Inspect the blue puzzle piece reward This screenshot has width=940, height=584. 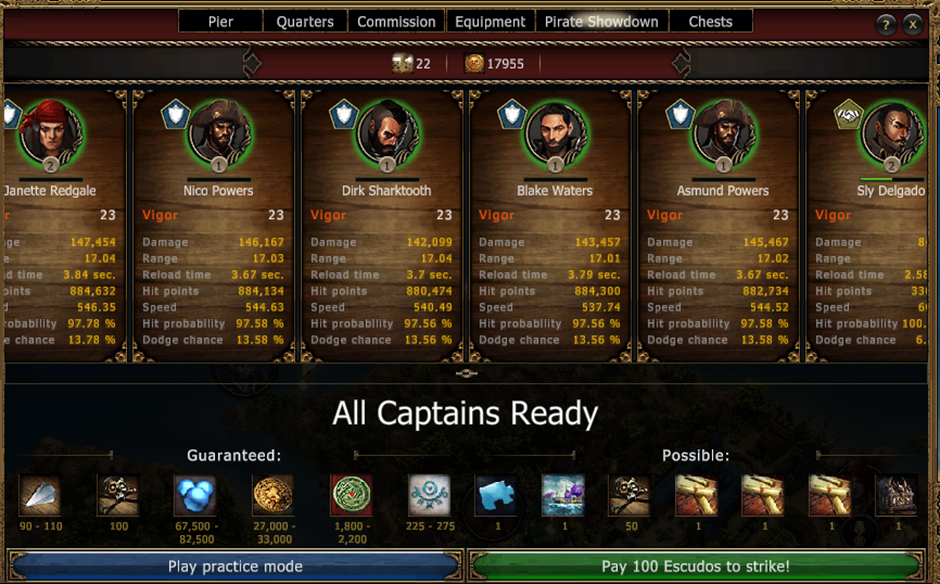point(496,496)
